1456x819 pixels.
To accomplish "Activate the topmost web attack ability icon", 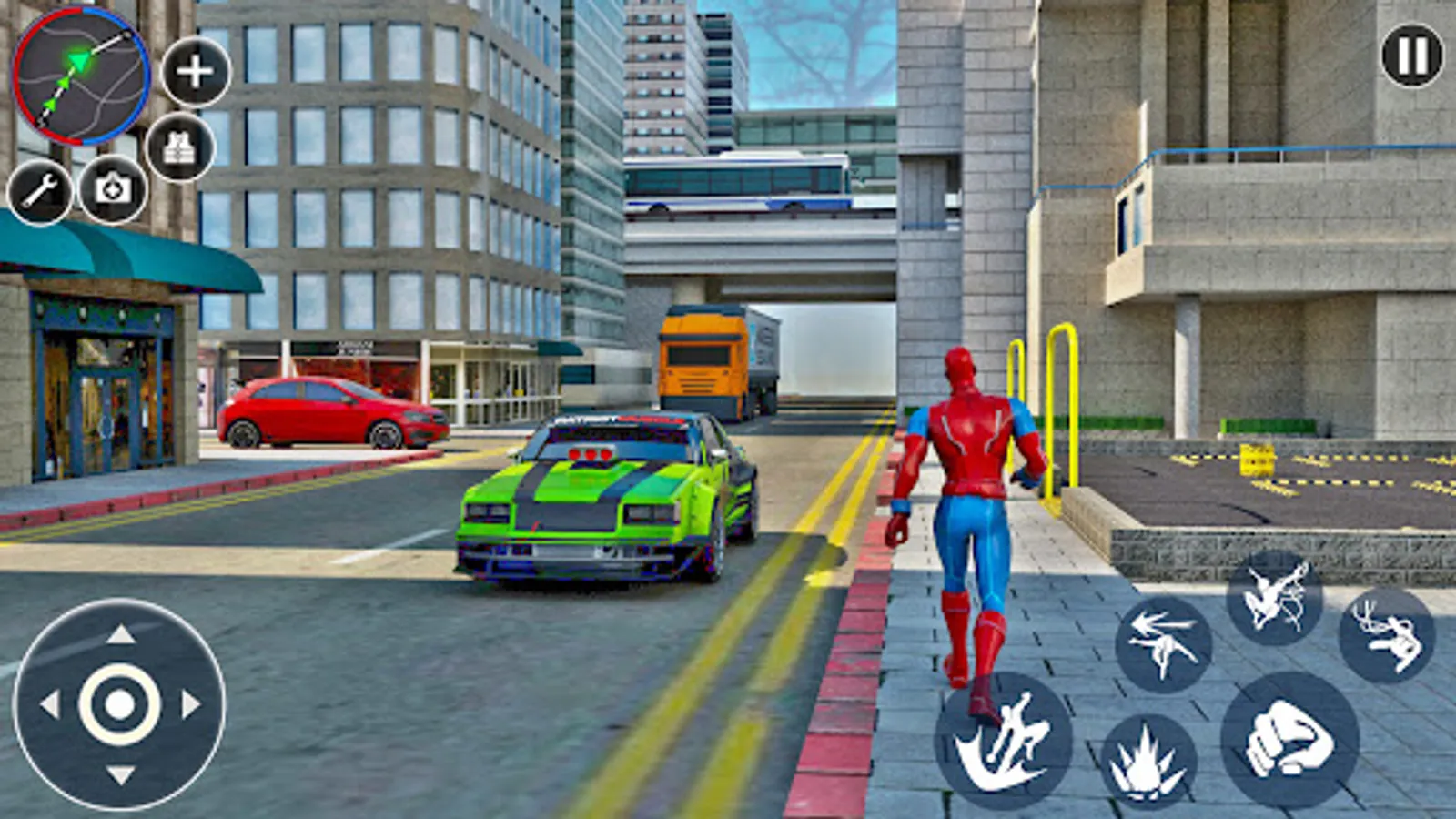I will tap(1274, 598).
